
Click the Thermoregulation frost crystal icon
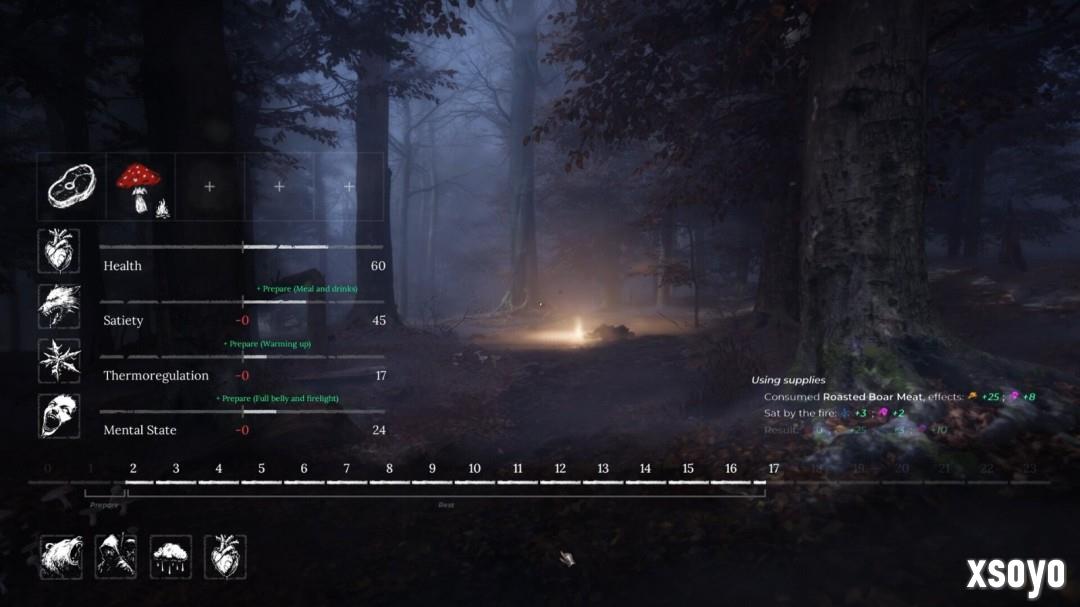point(59,361)
